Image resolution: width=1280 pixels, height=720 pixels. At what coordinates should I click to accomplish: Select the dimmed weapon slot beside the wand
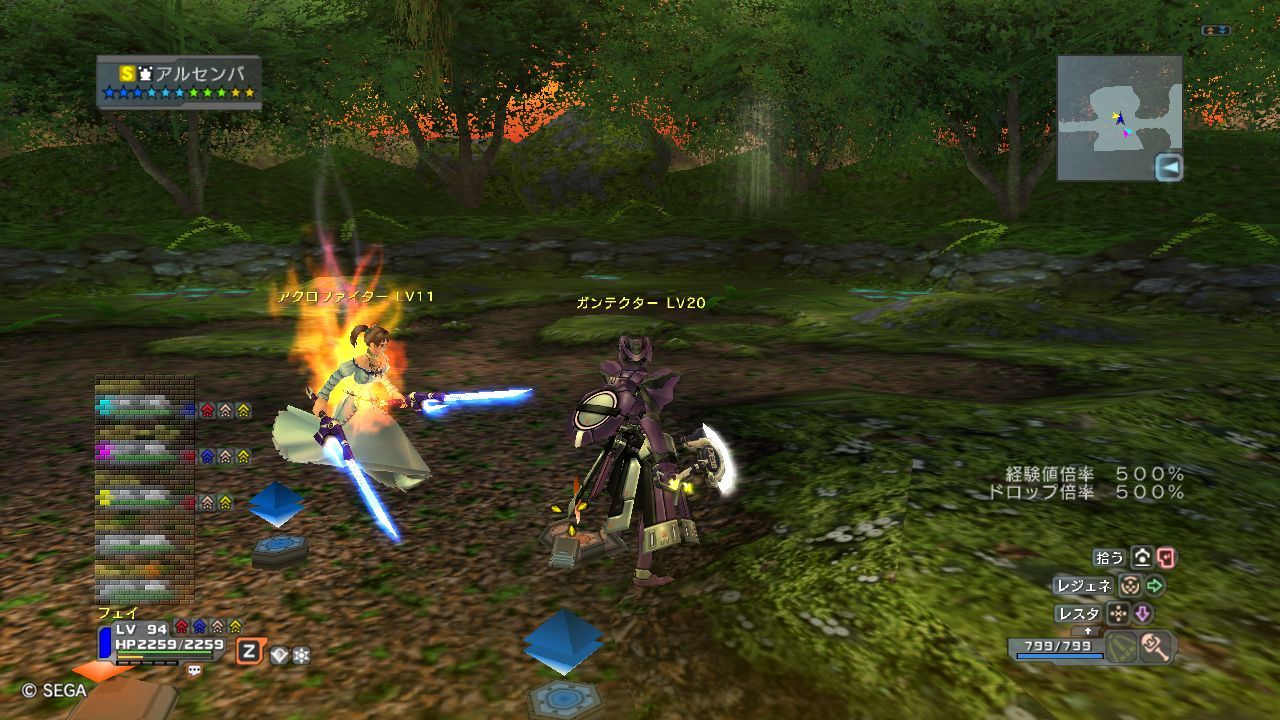[1121, 647]
